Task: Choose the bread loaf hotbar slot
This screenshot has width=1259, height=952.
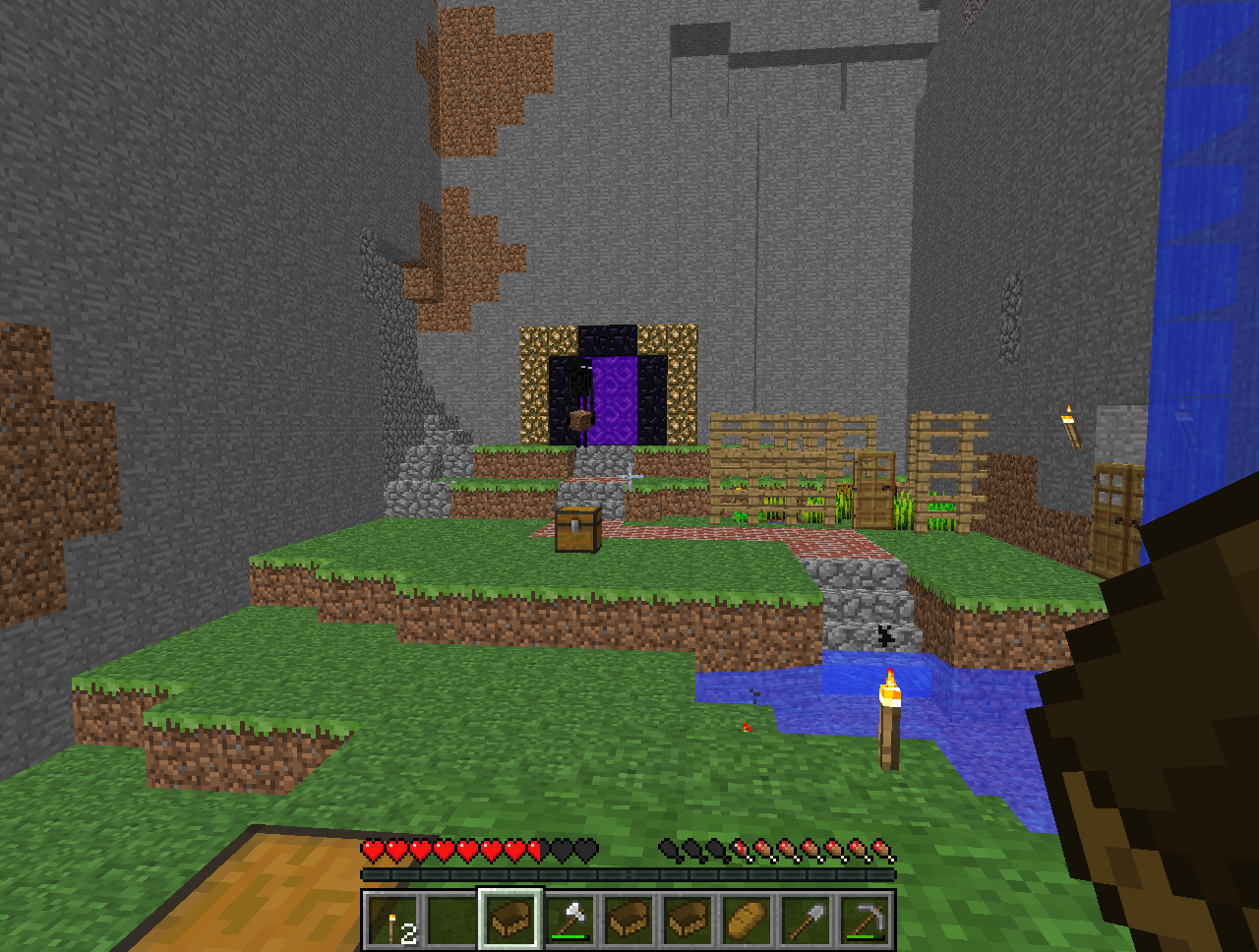Action: pos(747,921)
